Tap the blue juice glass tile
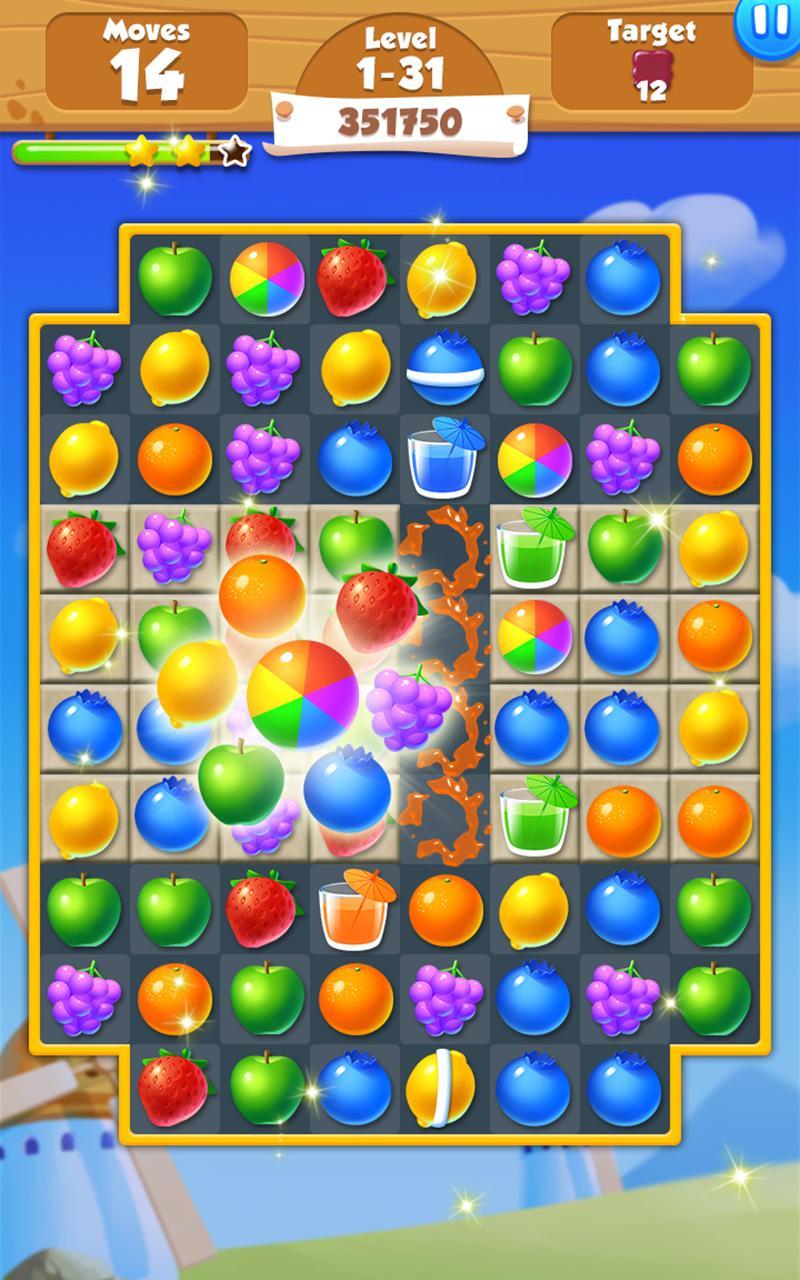 click(x=444, y=458)
